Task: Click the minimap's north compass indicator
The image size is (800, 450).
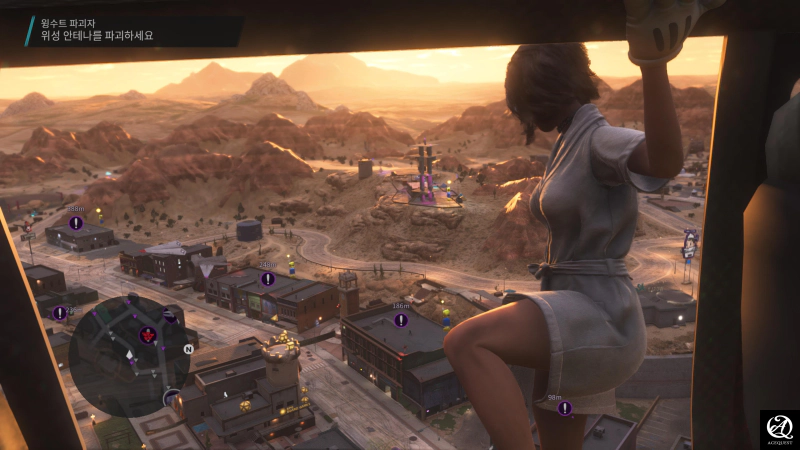Action: pyautogui.click(x=188, y=349)
